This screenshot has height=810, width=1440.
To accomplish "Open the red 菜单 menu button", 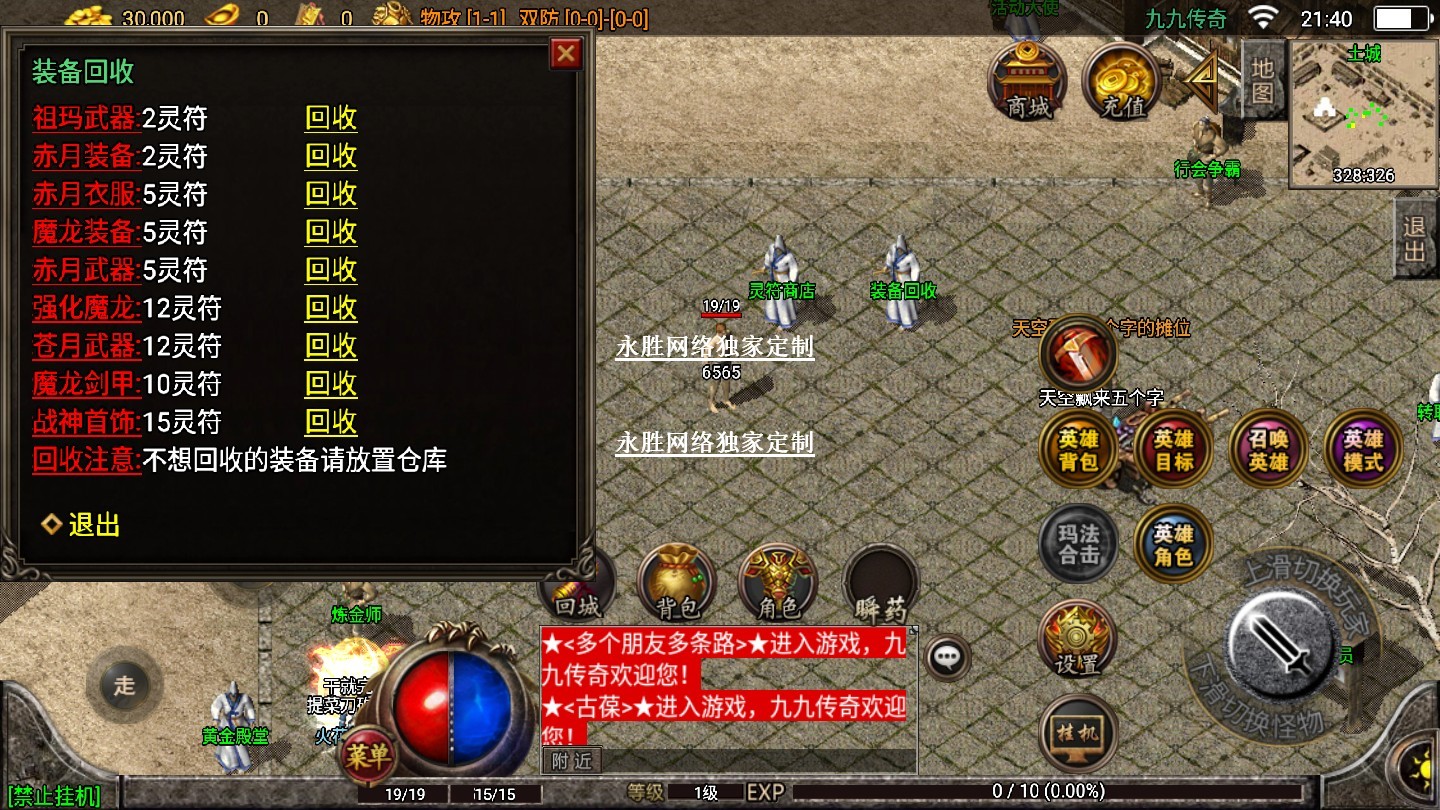I will (x=367, y=757).
